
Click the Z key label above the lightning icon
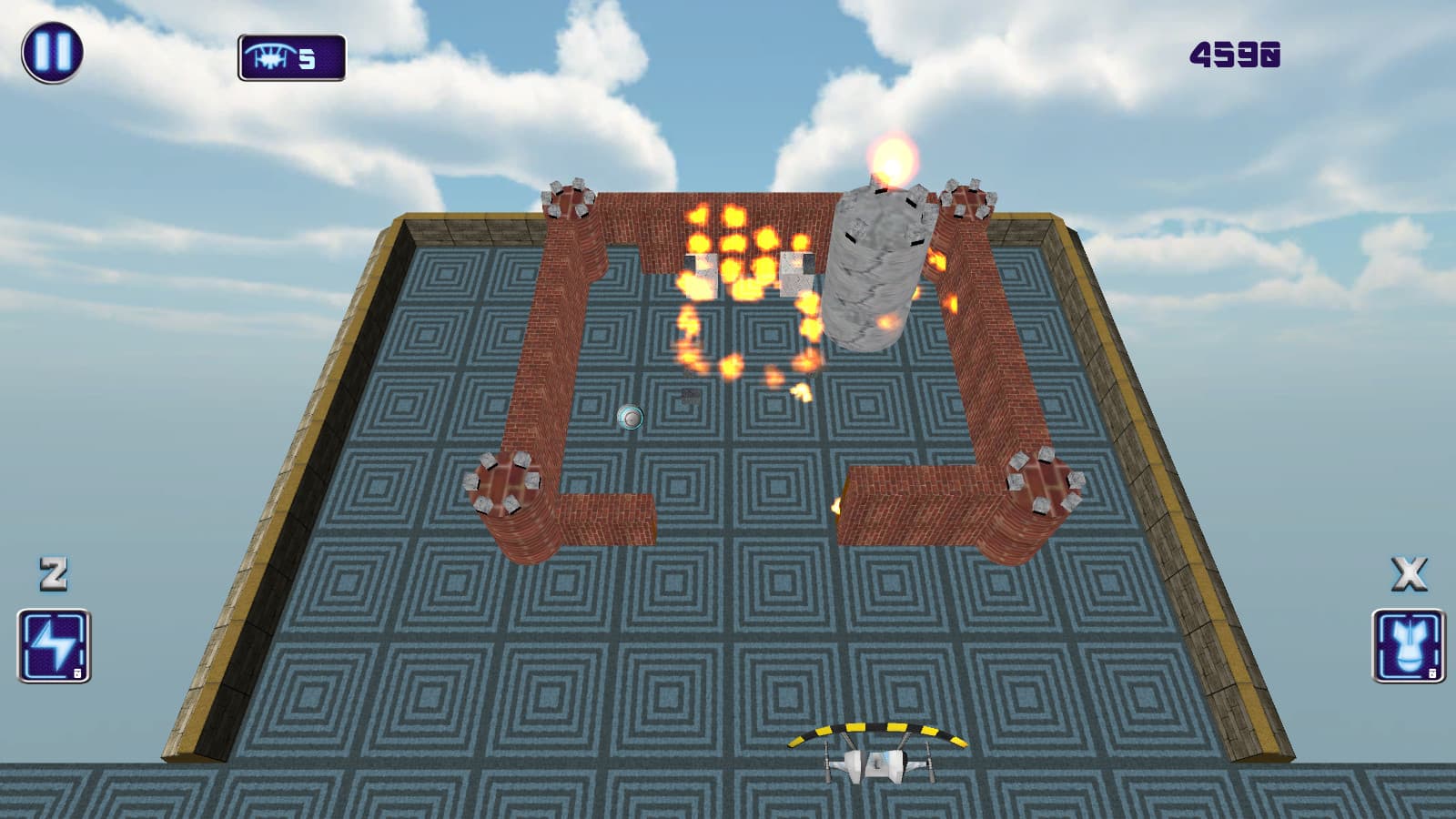coord(53,571)
